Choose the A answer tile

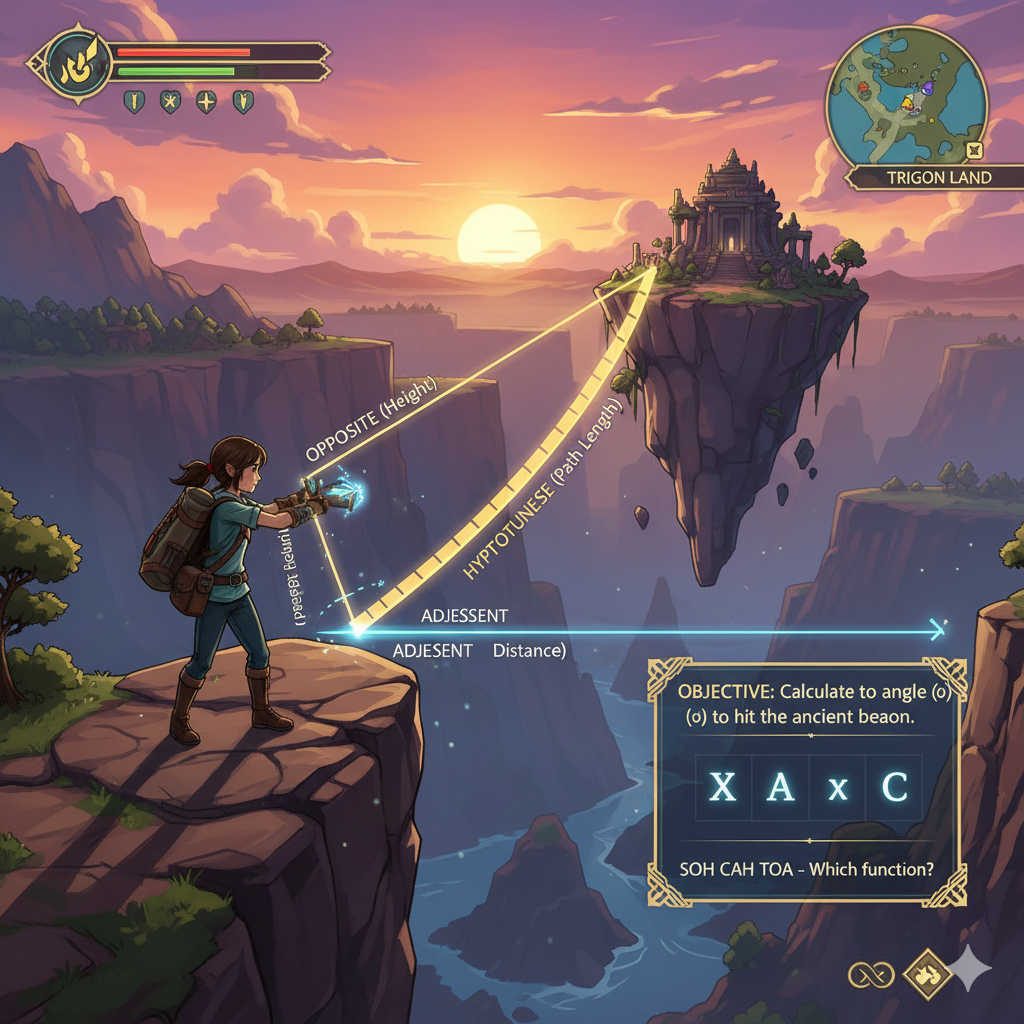coord(780,789)
